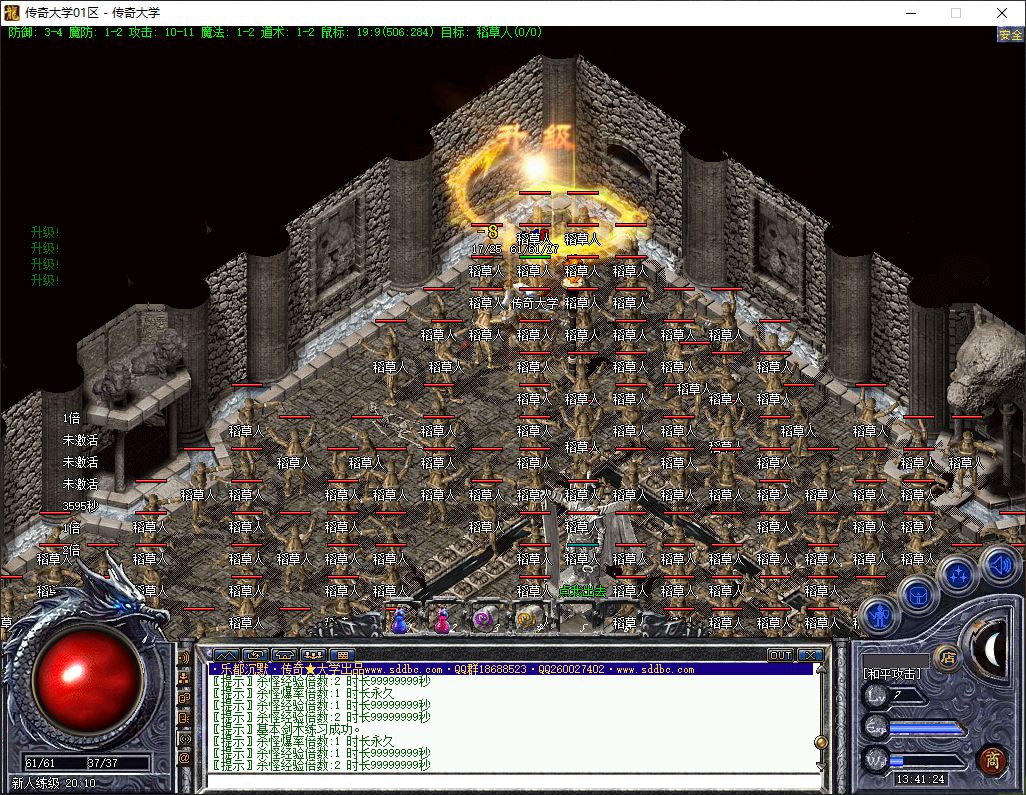
Task: Click the OUT button above chat
Action: tap(780, 655)
